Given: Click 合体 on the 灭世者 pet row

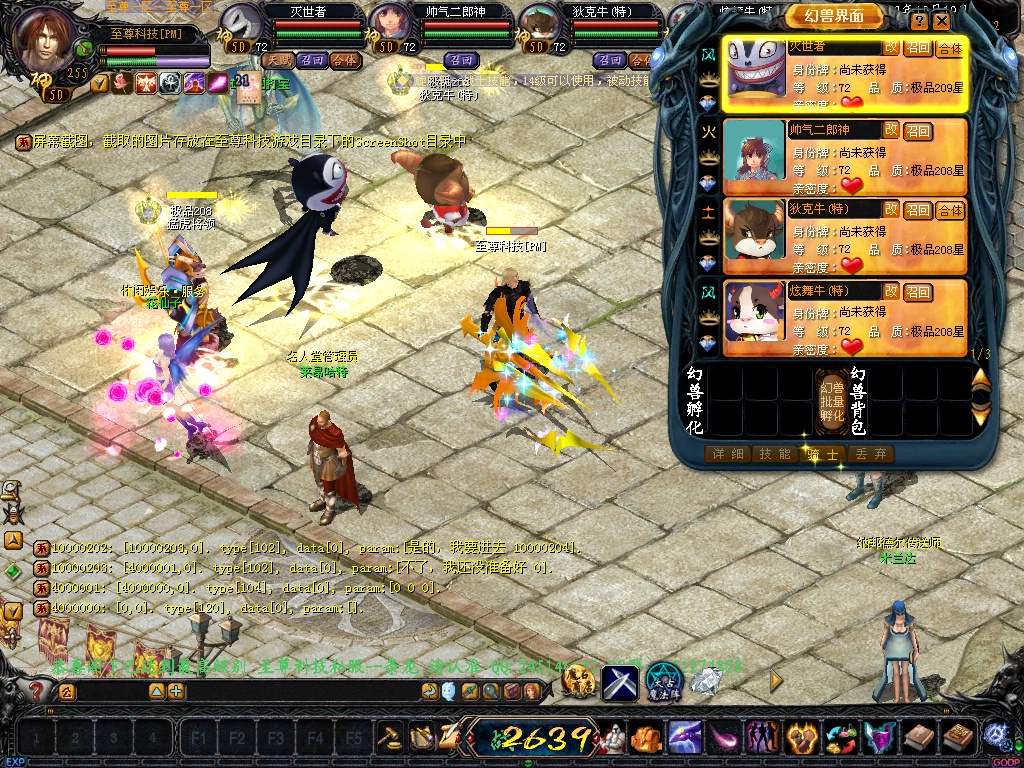Looking at the screenshot, I should [x=949, y=48].
